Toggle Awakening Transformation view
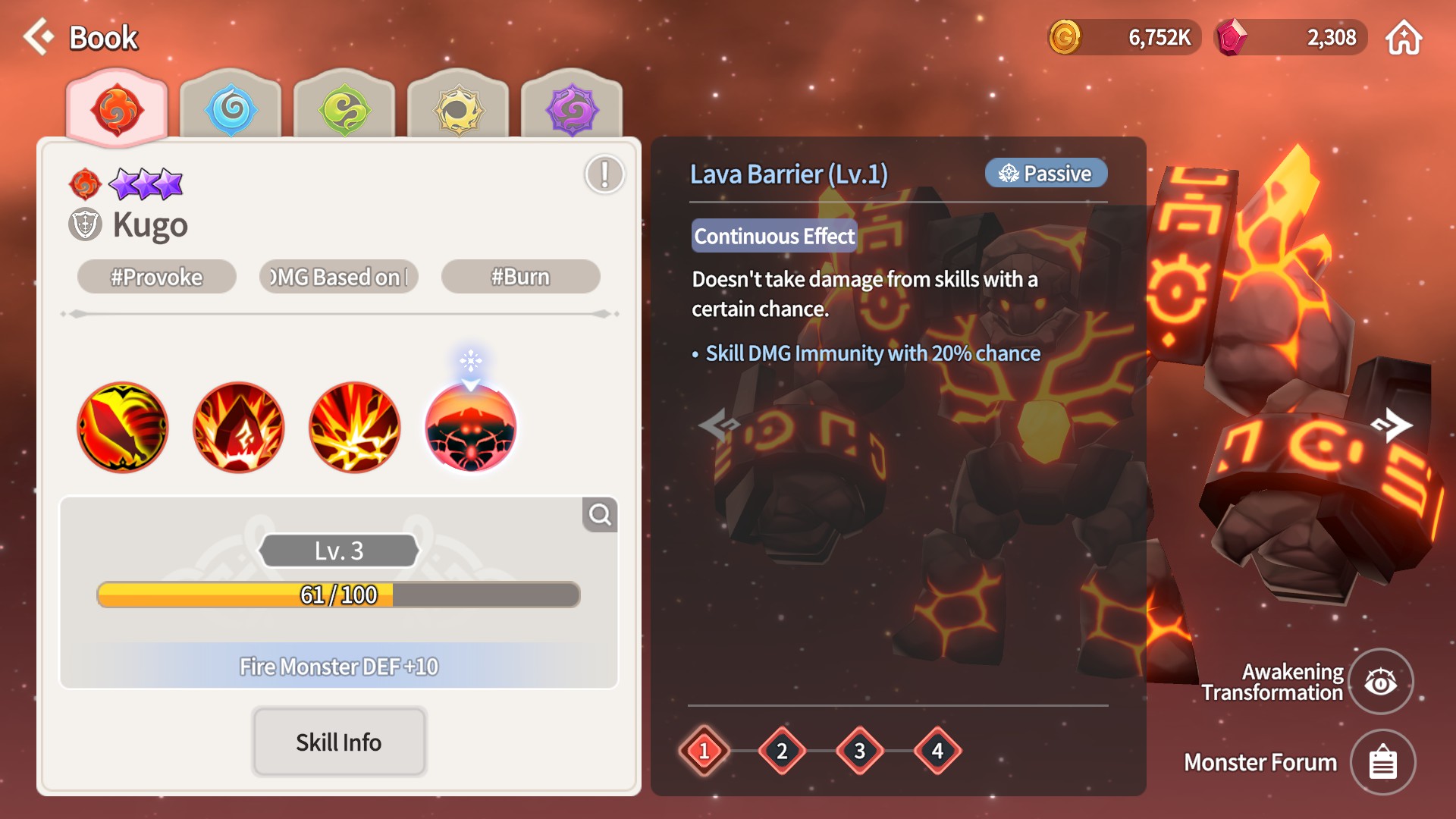 tap(1381, 682)
